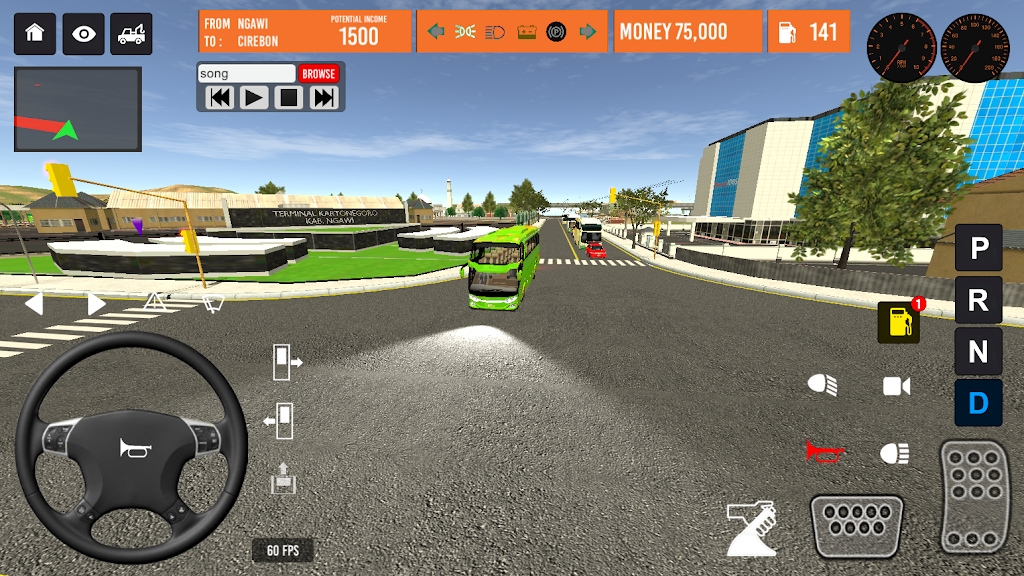The height and width of the screenshot is (576, 1024).
Task: Go to the home menu
Action: [35, 33]
